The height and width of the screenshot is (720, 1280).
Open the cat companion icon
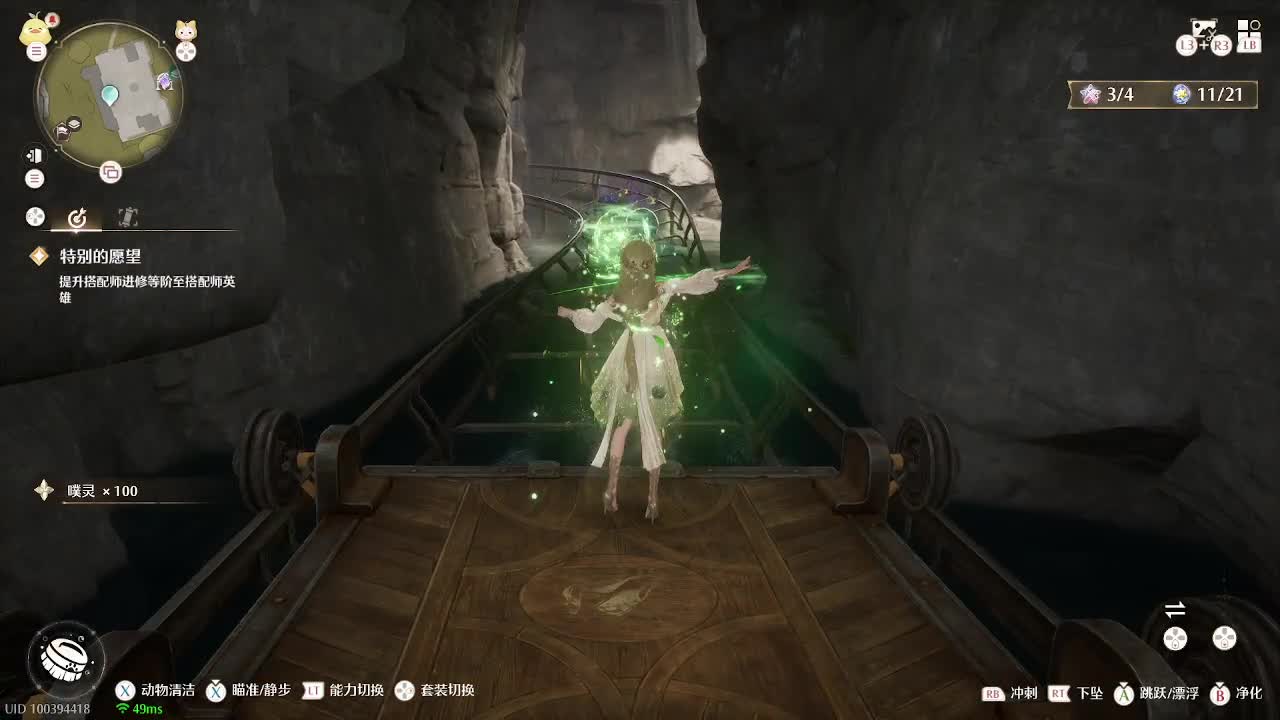coord(186,30)
